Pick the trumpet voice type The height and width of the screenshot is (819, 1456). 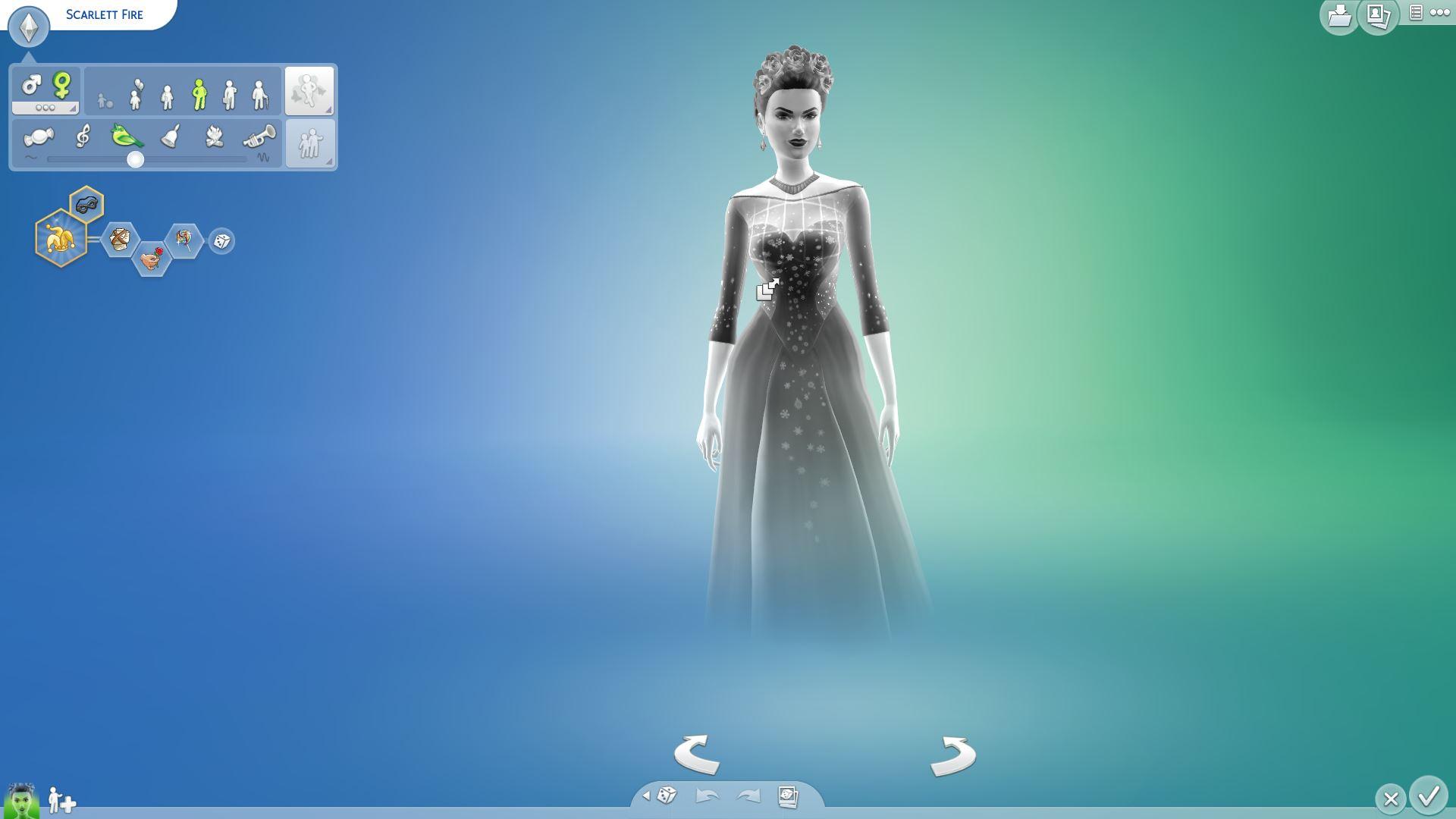click(259, 137)
